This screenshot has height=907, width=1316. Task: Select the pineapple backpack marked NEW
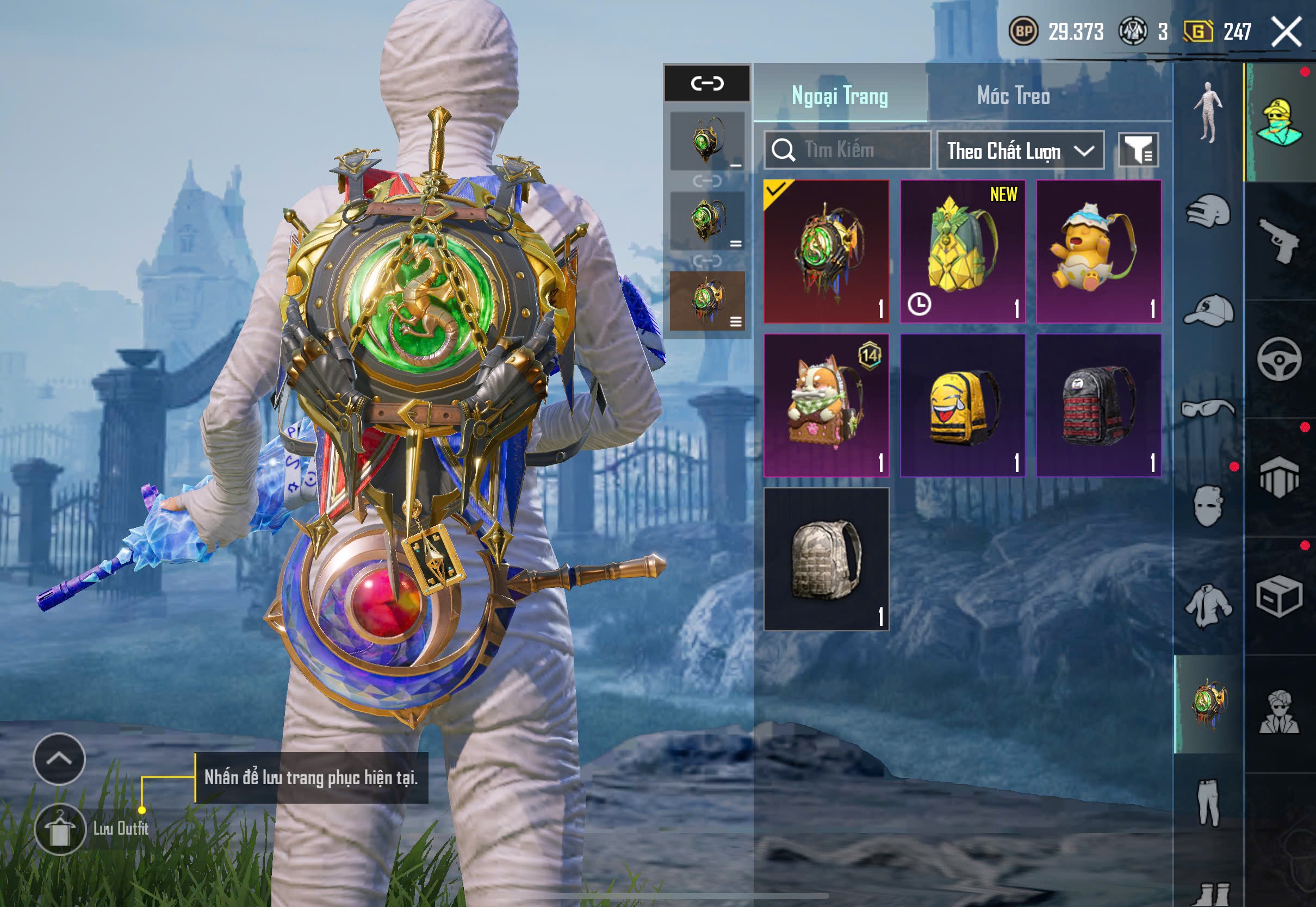coord(963,251)
